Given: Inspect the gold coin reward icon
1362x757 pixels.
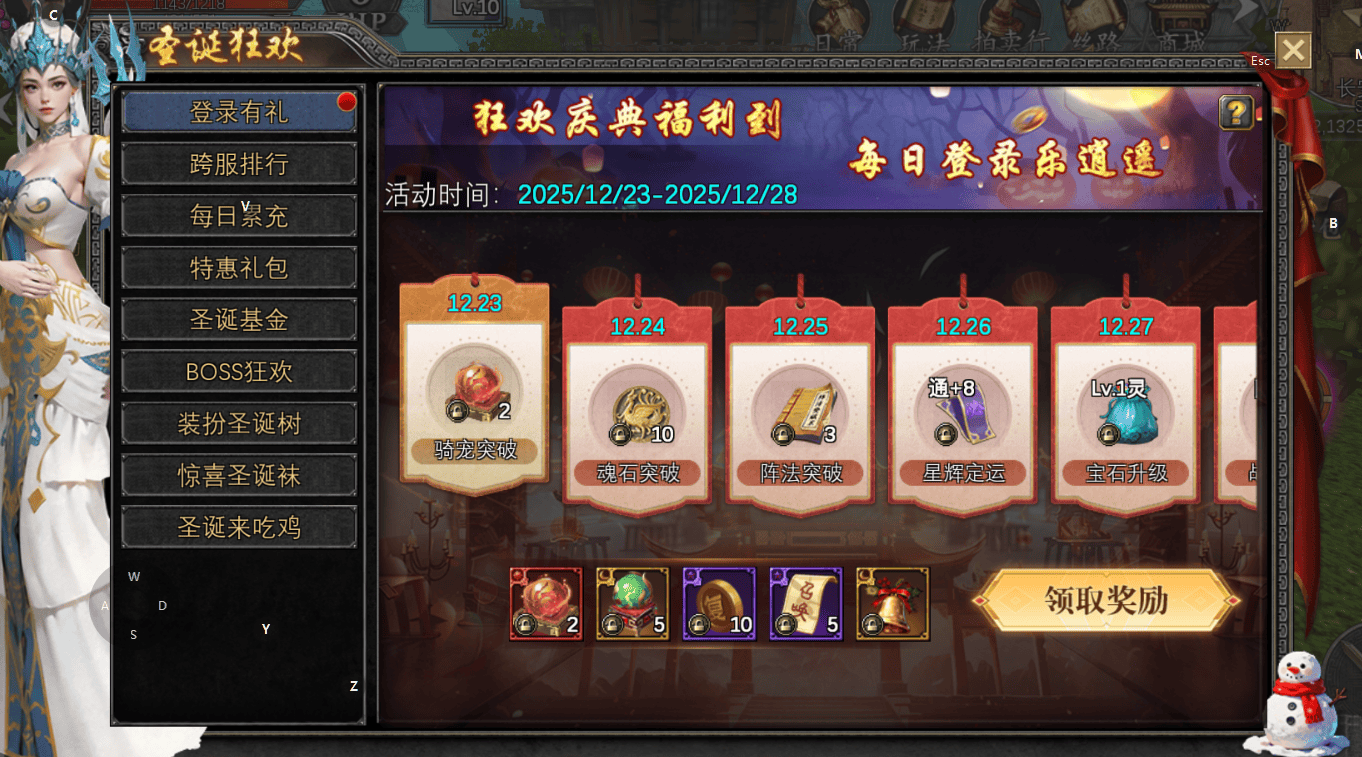Looking at the screenshot, I should click(719, 604).
